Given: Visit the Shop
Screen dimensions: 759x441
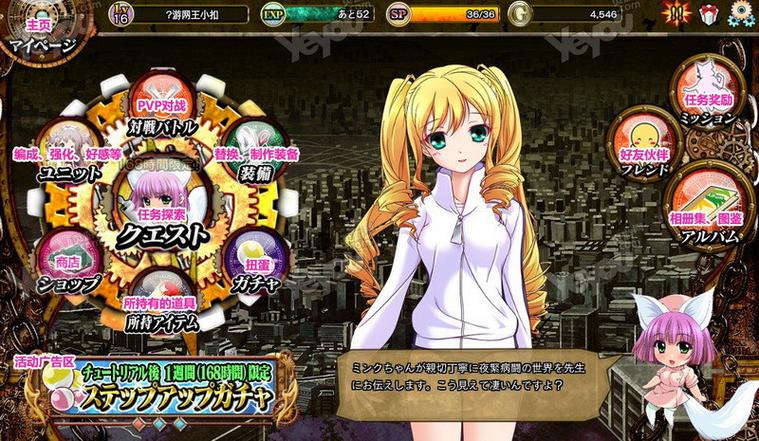Looking at the screenshot, I should point(68,262).
